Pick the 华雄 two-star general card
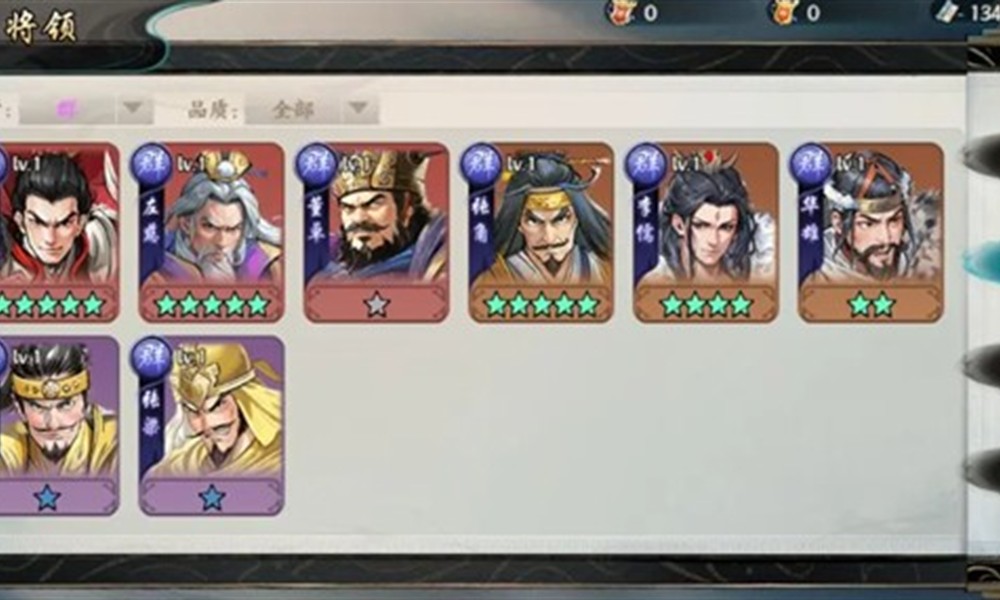 tap(870, 232)
